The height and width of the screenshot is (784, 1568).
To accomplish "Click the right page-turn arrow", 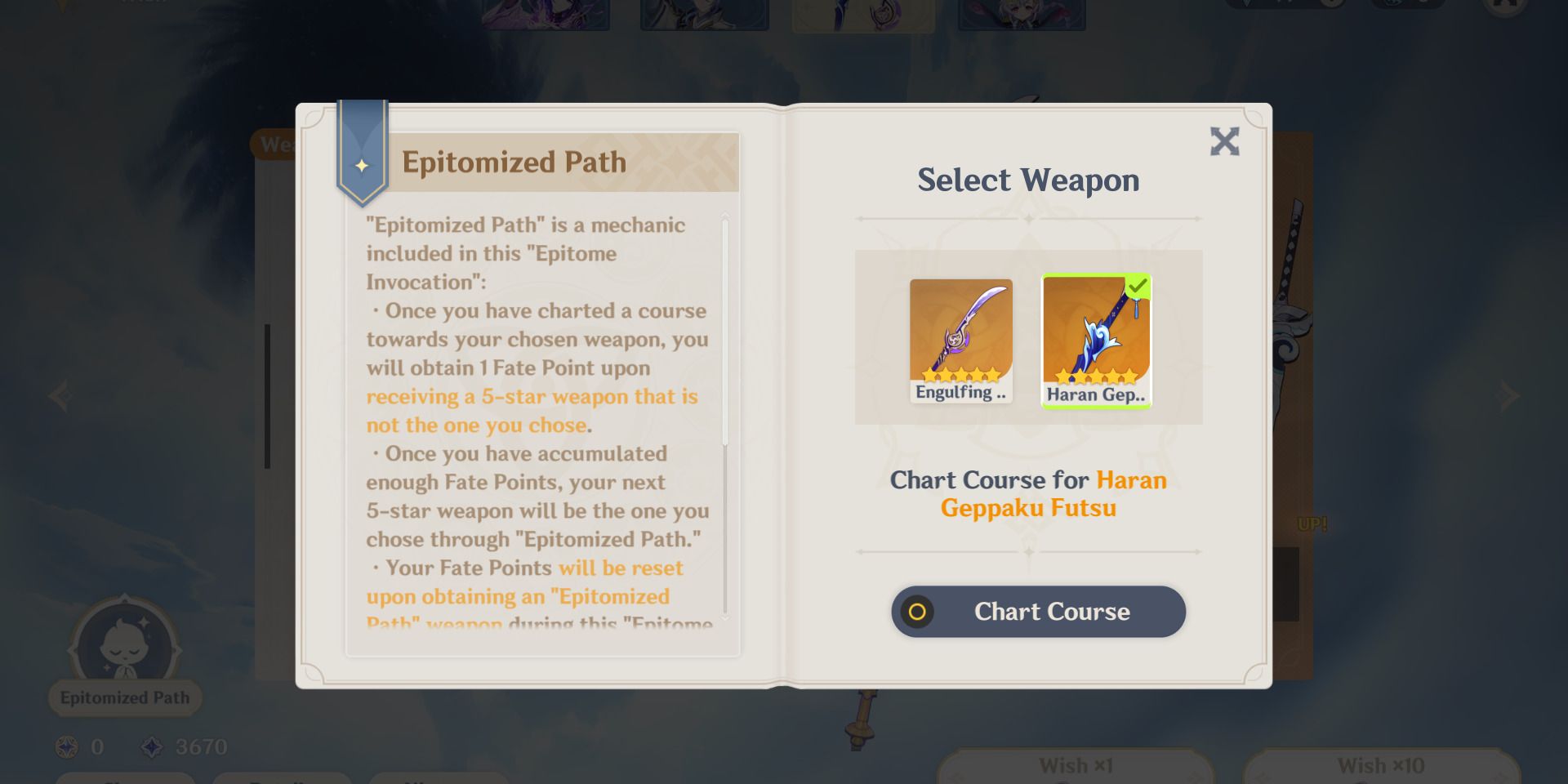I will 1507,396.
